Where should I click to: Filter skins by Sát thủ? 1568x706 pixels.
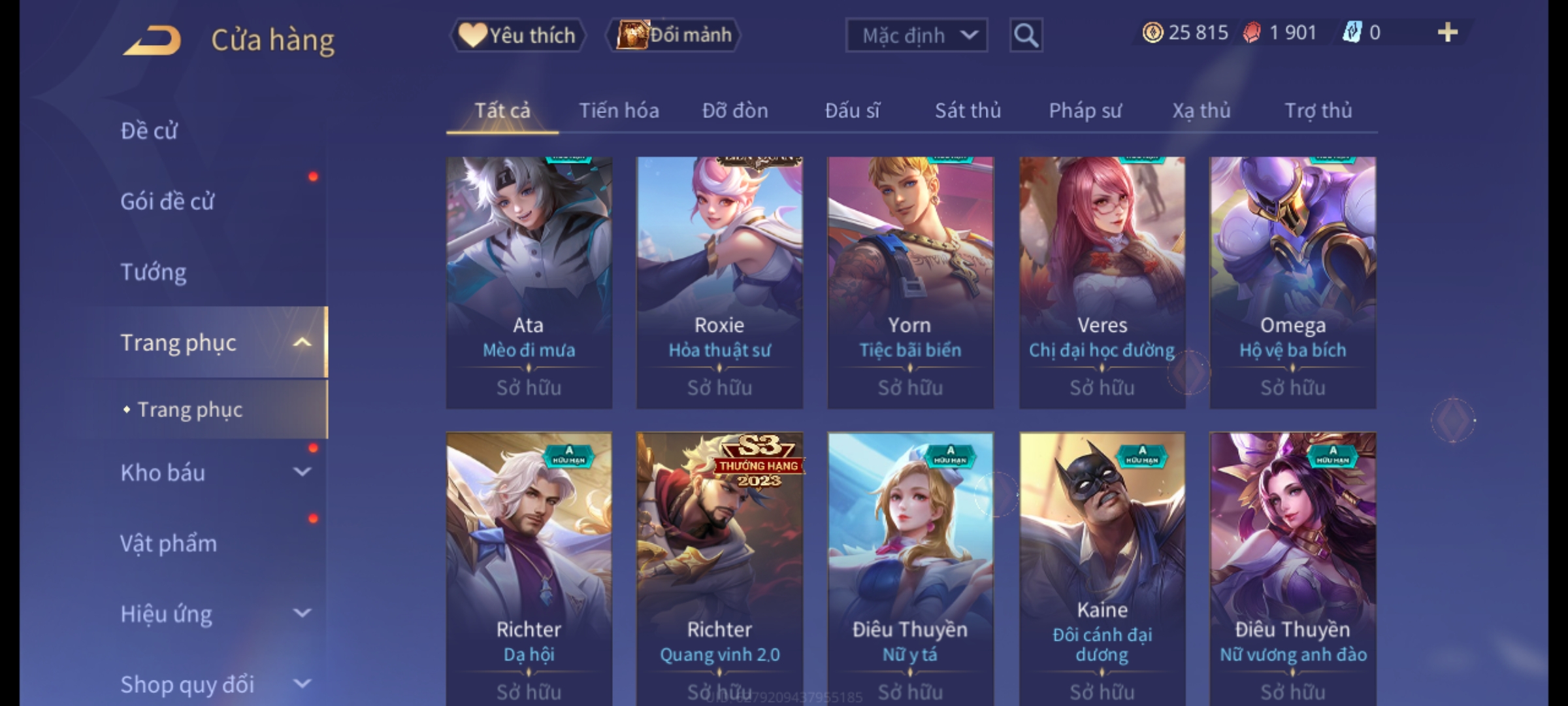tap(968, 110)
